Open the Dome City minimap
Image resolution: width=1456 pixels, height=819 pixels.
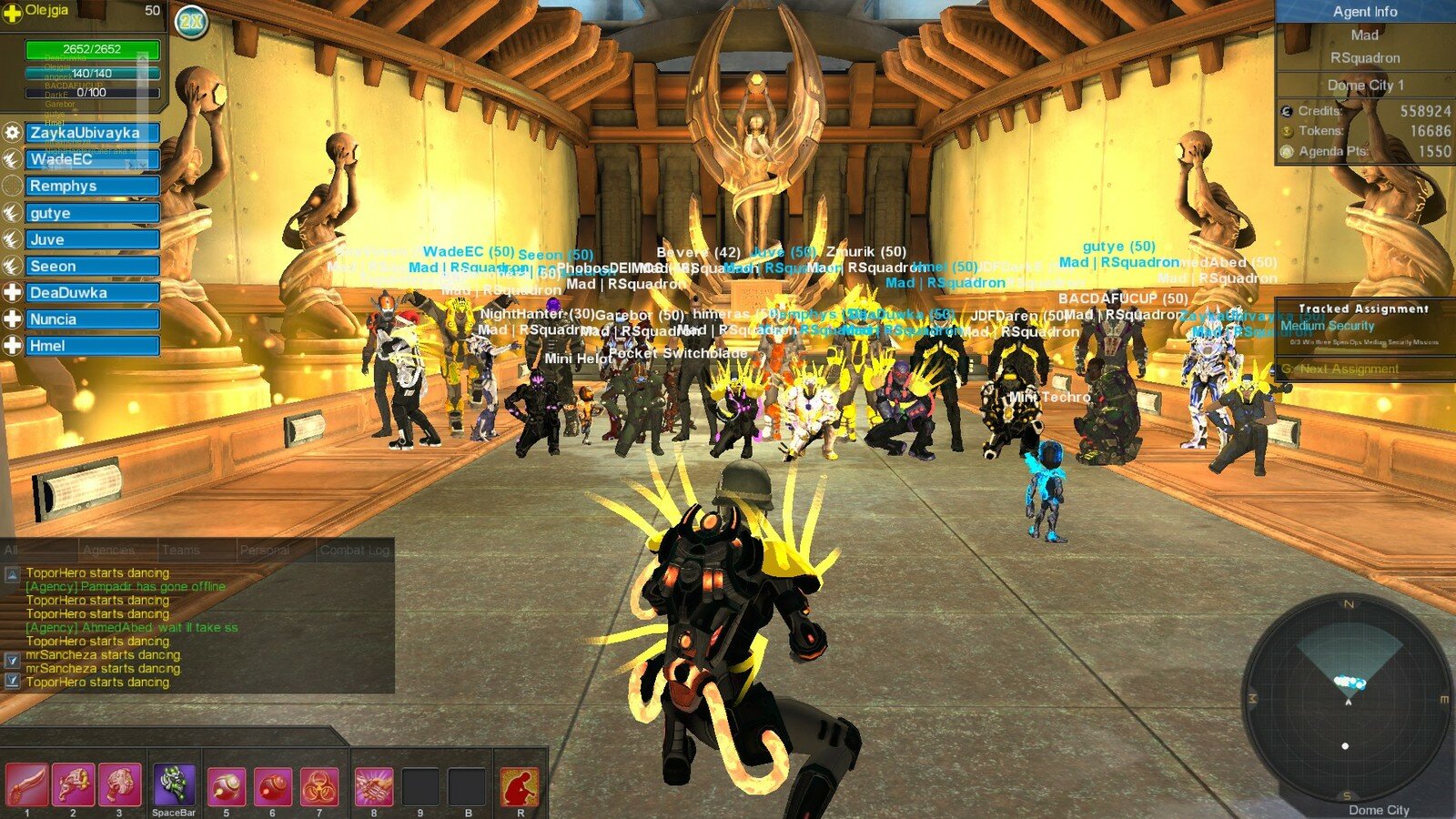[x=1347, y=701]
